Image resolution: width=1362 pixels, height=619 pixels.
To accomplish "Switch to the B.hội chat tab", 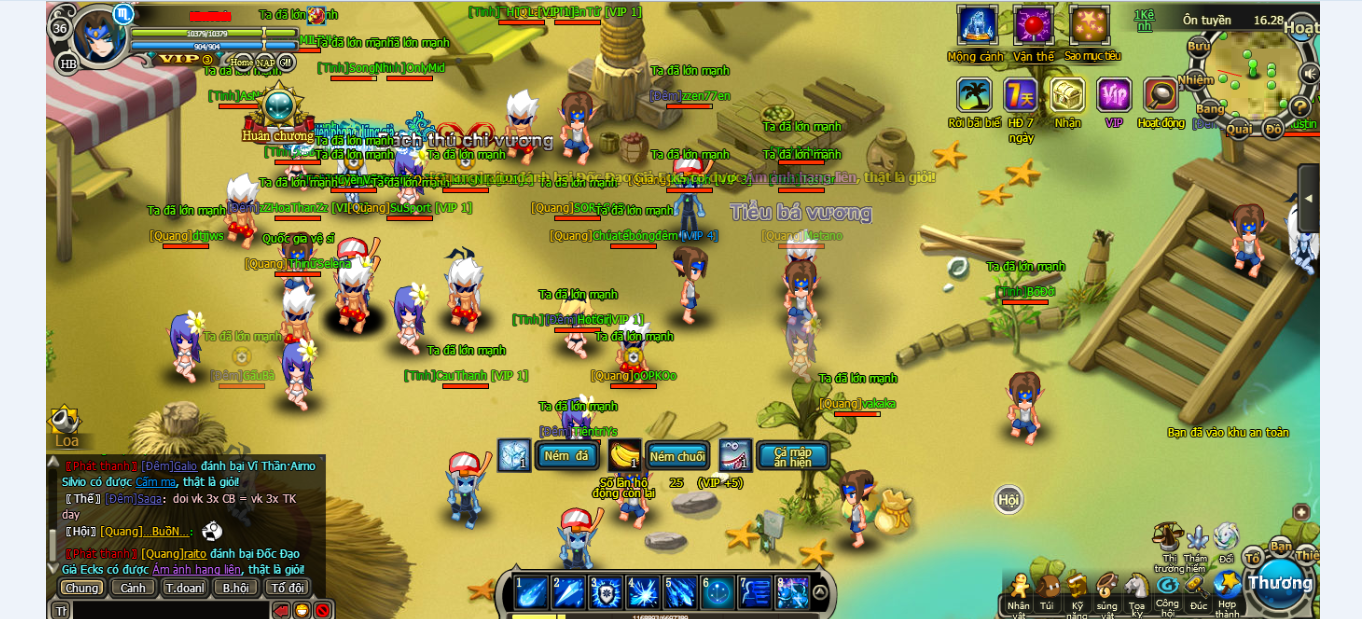I will pos(236,588).
